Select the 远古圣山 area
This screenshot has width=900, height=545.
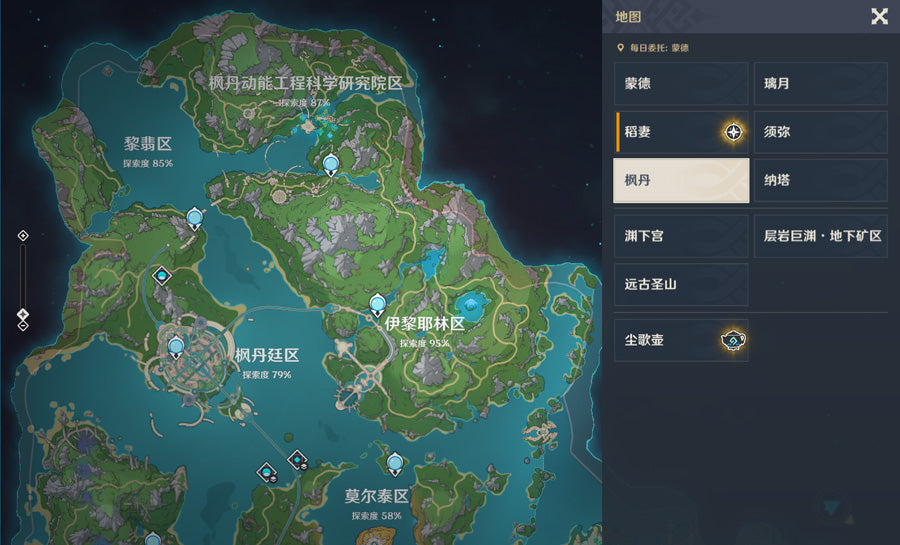681,284
